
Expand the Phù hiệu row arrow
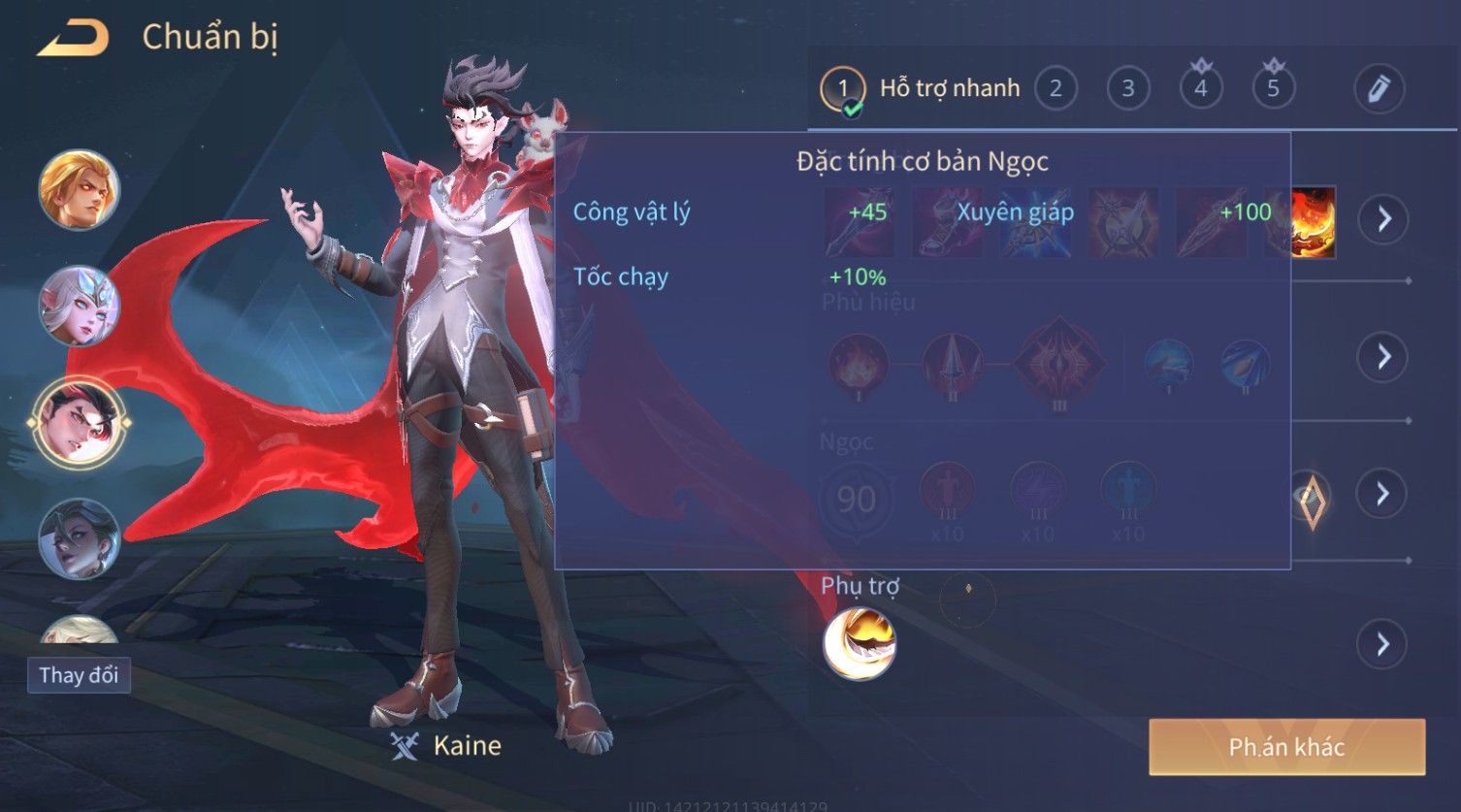click(x=1383, y=357)
